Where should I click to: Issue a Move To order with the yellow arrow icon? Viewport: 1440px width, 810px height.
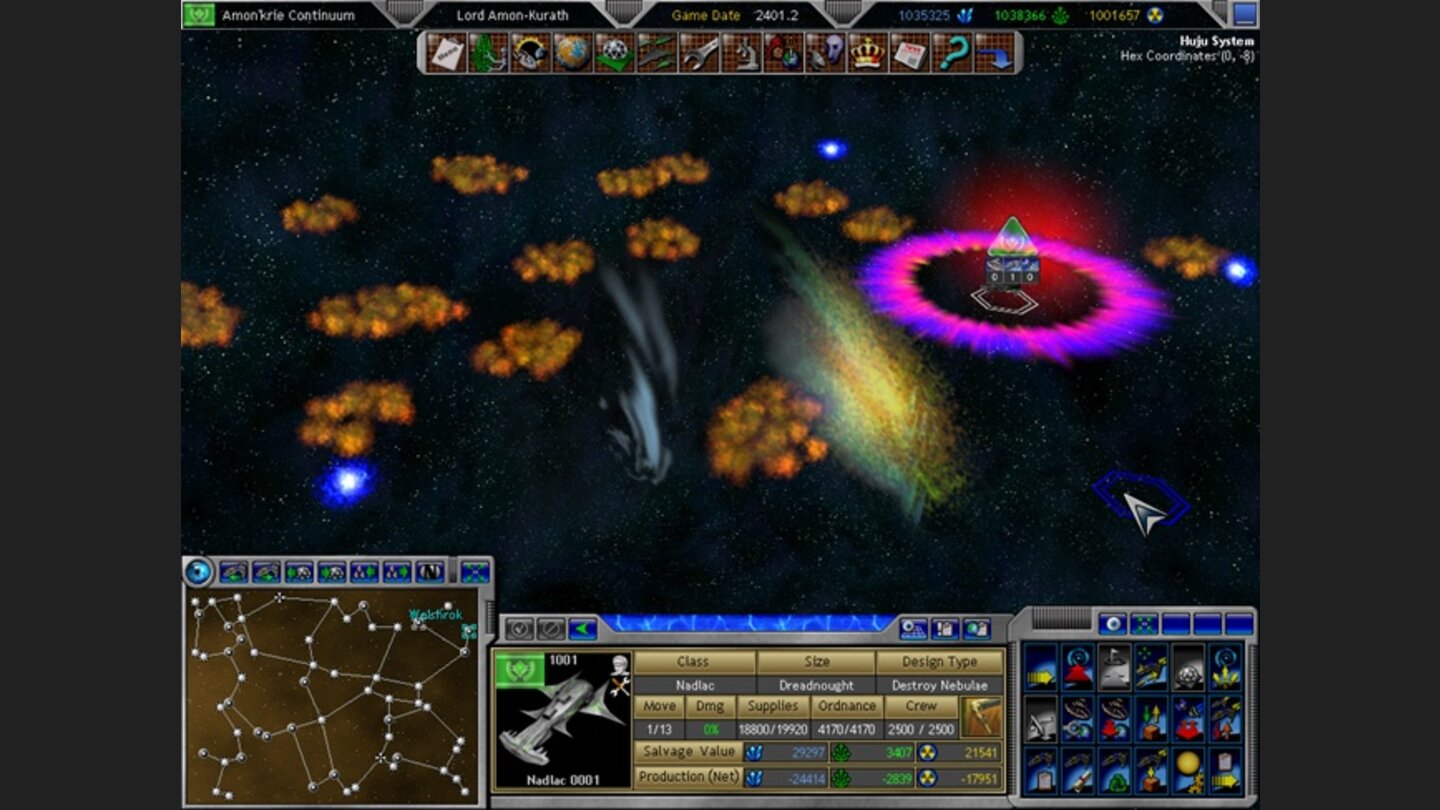(1038, 676)
